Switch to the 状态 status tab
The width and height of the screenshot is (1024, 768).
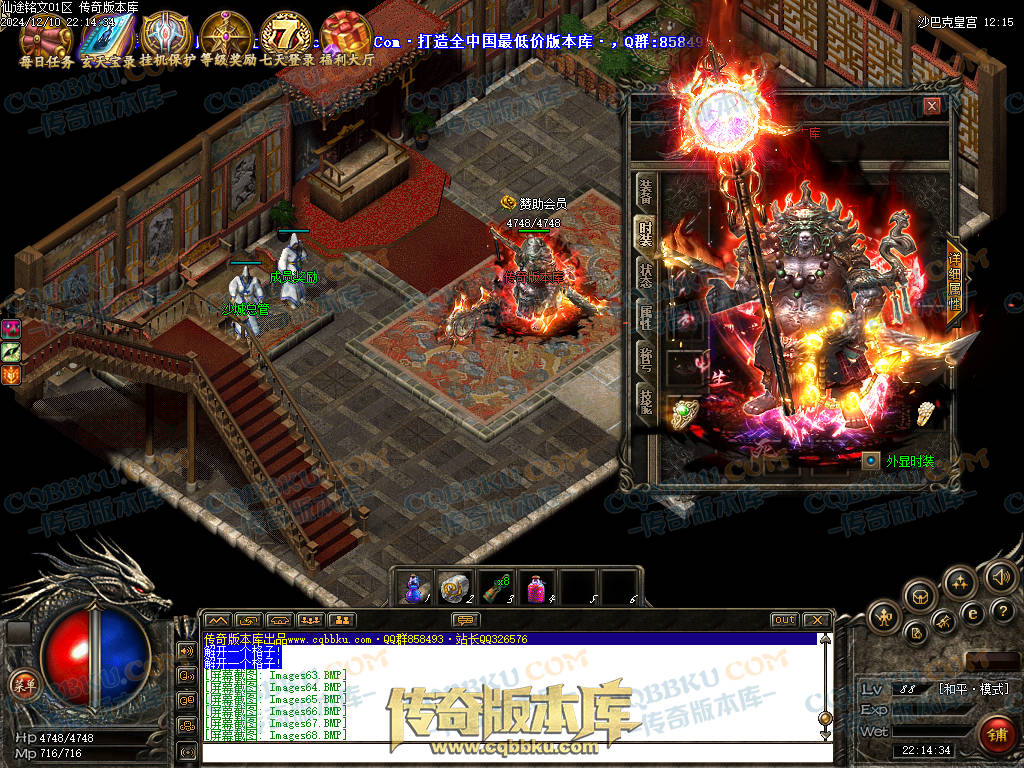[x=646, y=277]
